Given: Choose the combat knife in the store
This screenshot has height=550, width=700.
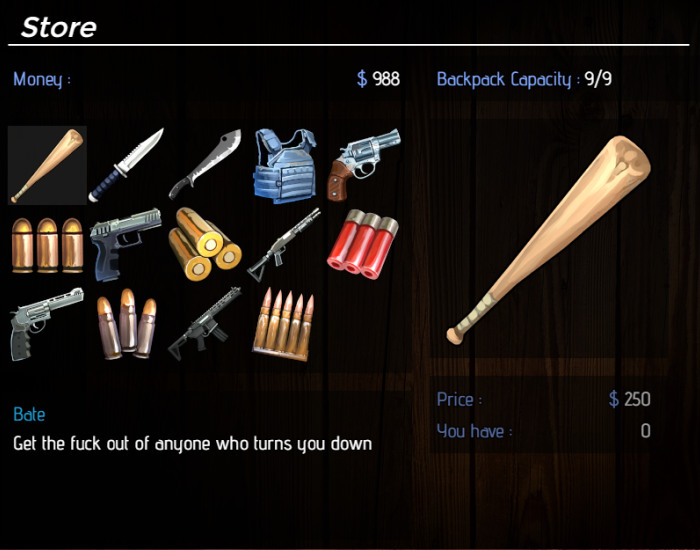Looking at the screenshot, I should click(125, 165).
